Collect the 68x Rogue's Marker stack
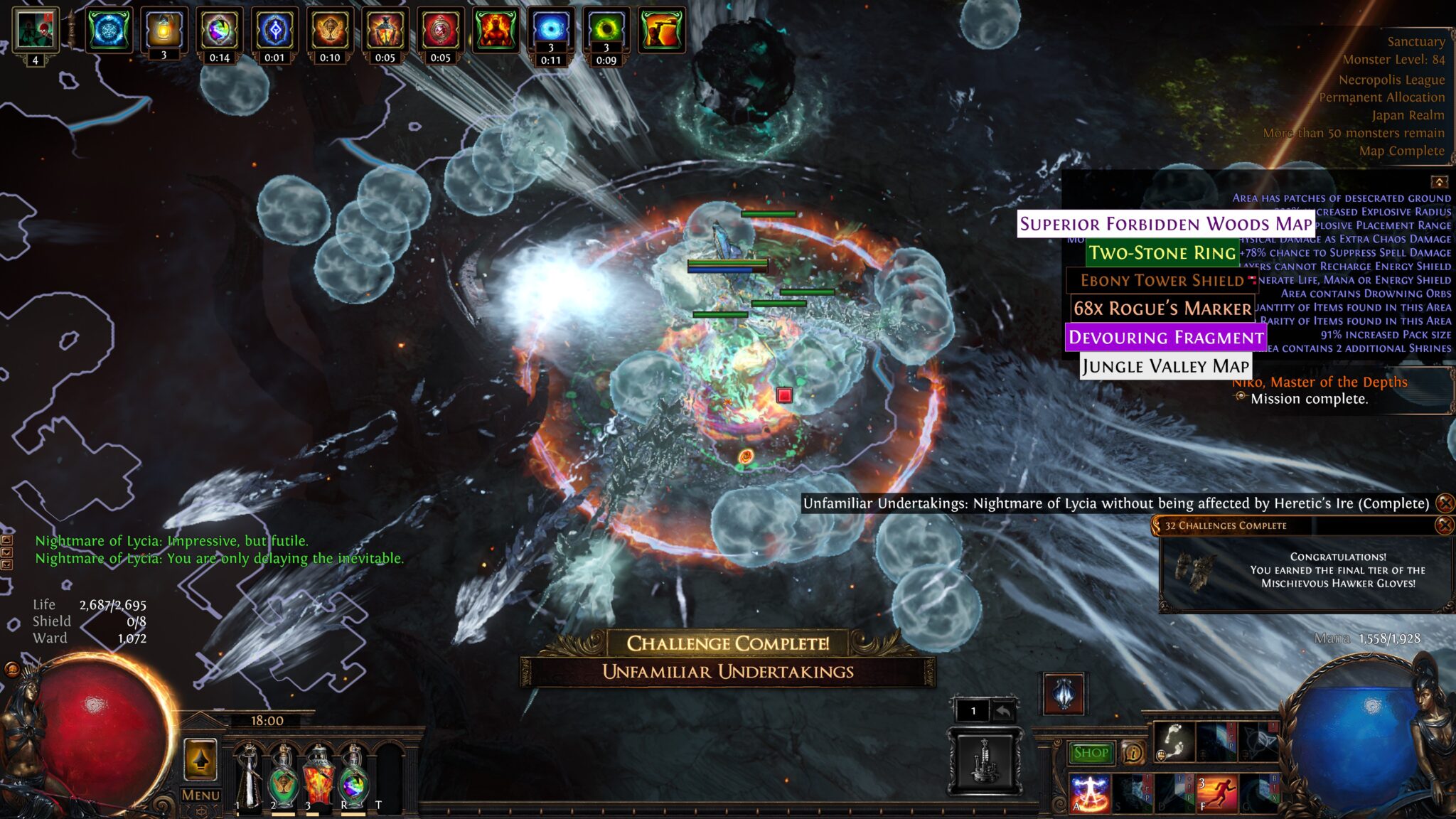 coord(1162,309)
